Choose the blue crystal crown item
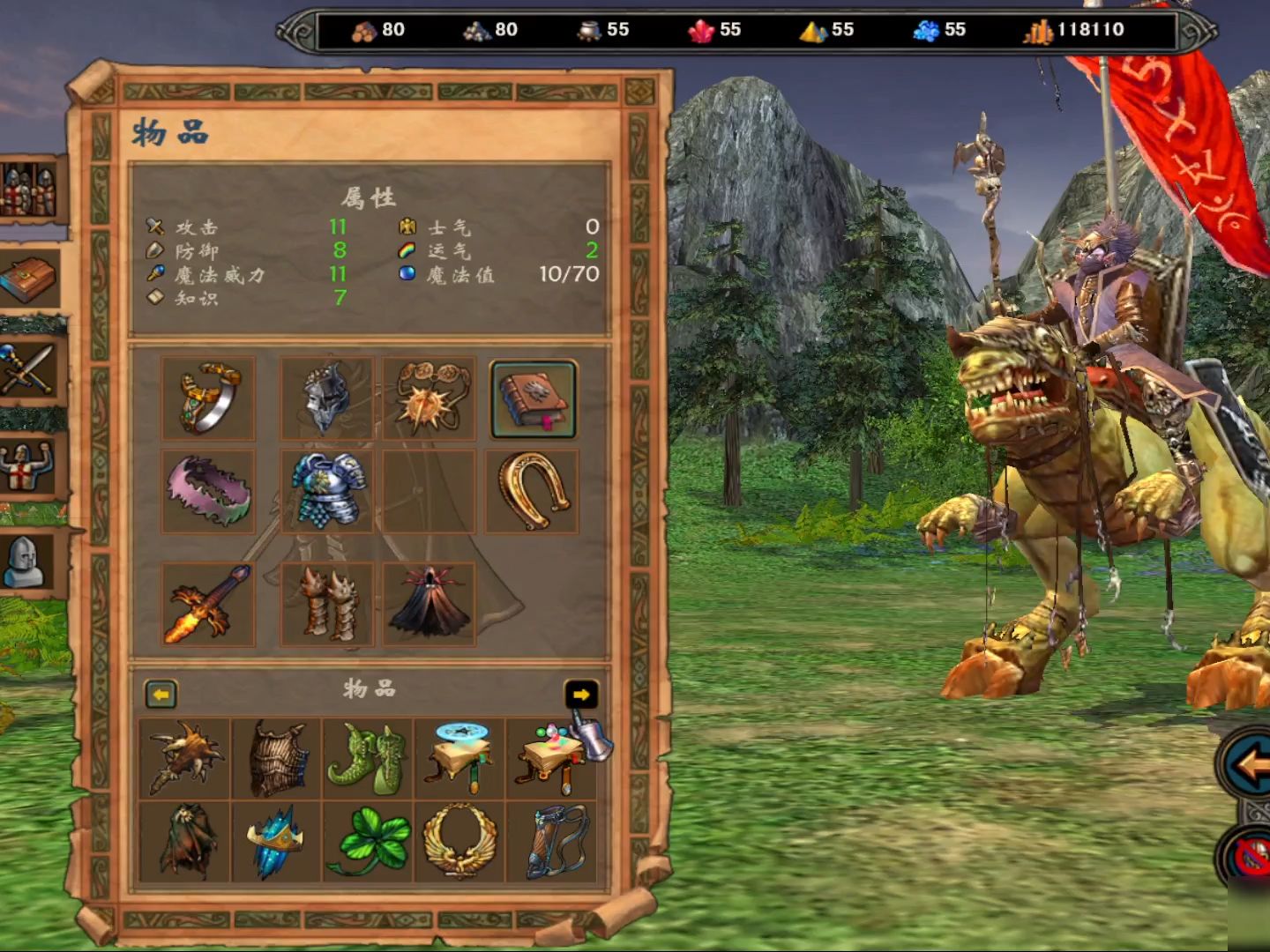This screenshot has height=952, width=1270. coord(277,842)
